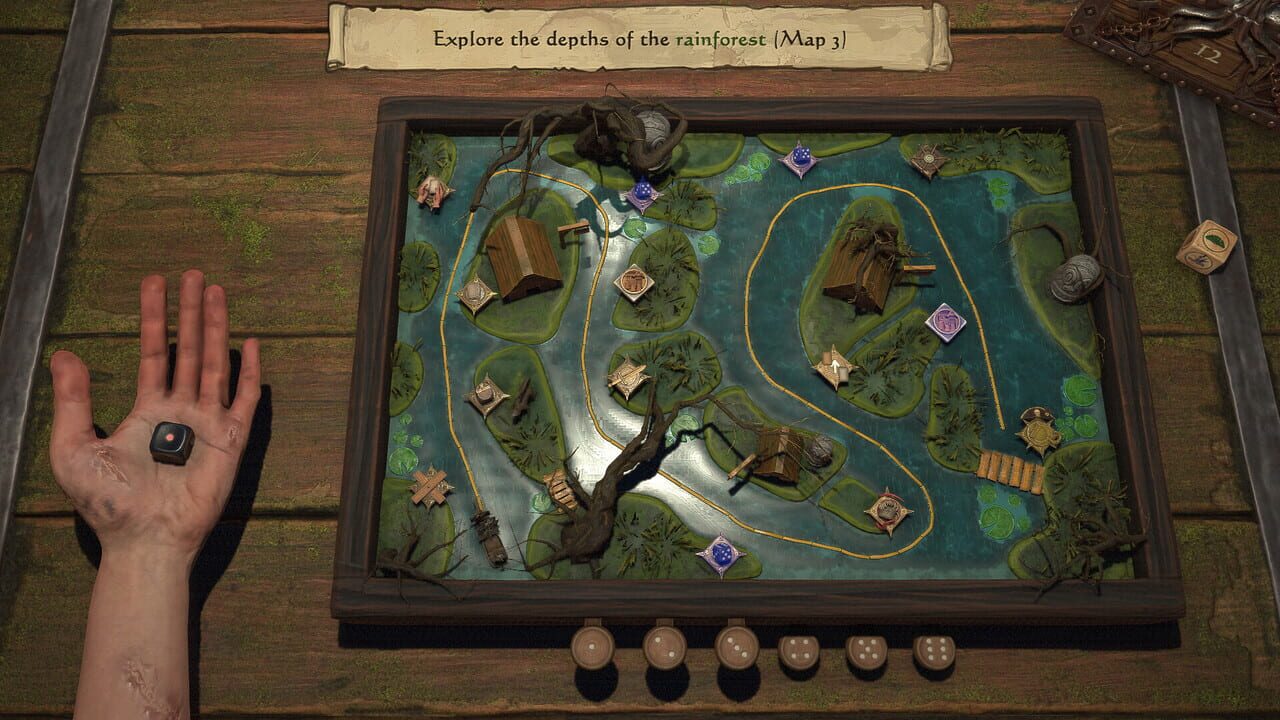1280x720 pixels.
Task: Select the one-pip marker on the dice track
Action: (x=592, y=648)
